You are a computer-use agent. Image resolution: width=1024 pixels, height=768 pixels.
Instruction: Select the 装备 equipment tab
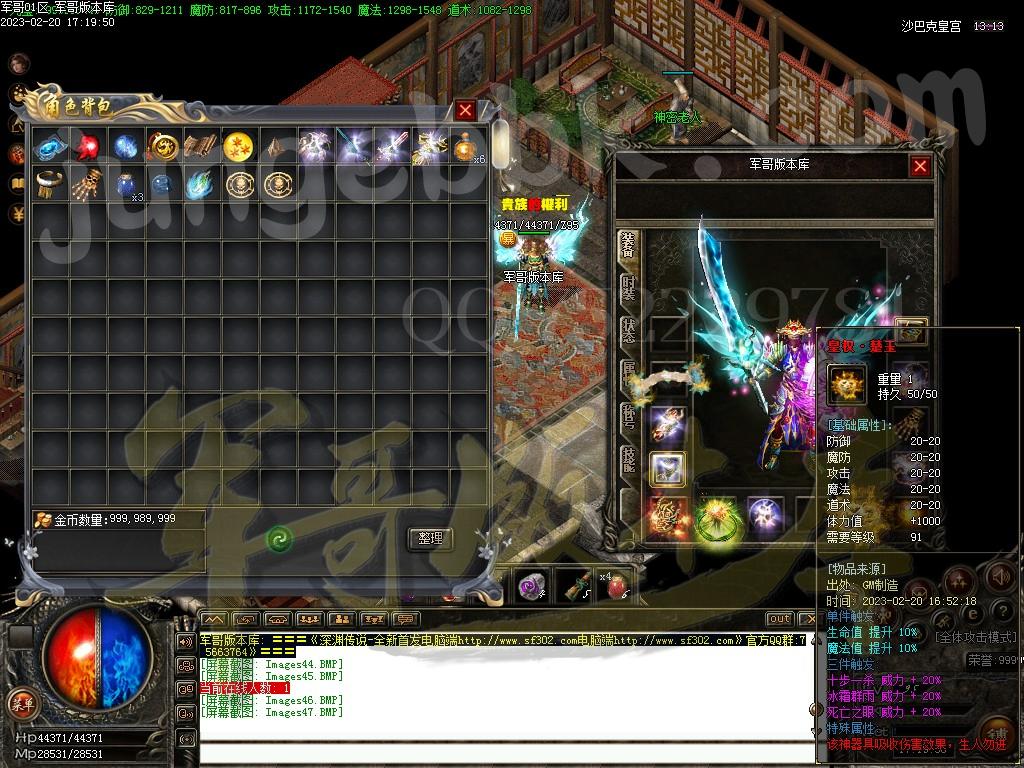(628, 245)
